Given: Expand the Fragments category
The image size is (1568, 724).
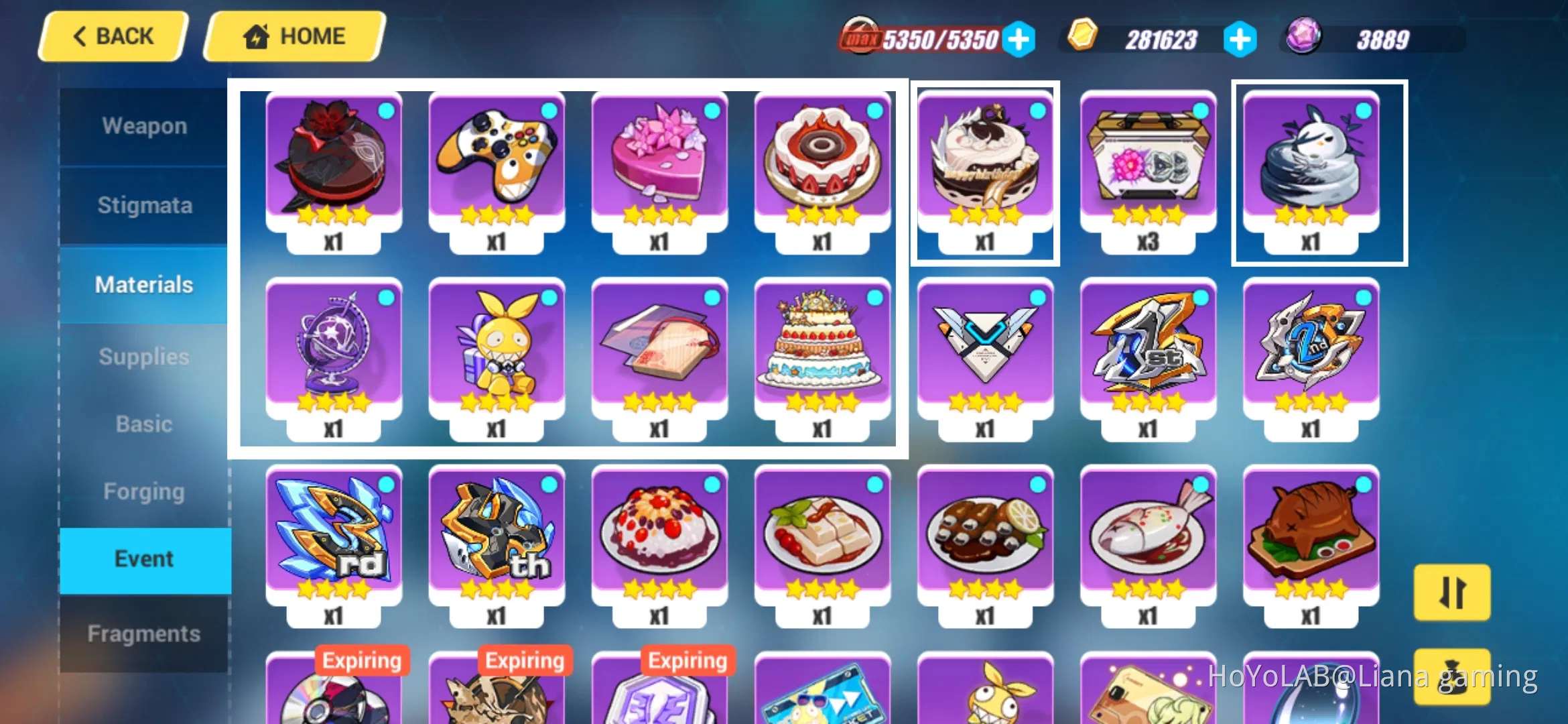Looking at the screenshot, I should pos(143,632).
